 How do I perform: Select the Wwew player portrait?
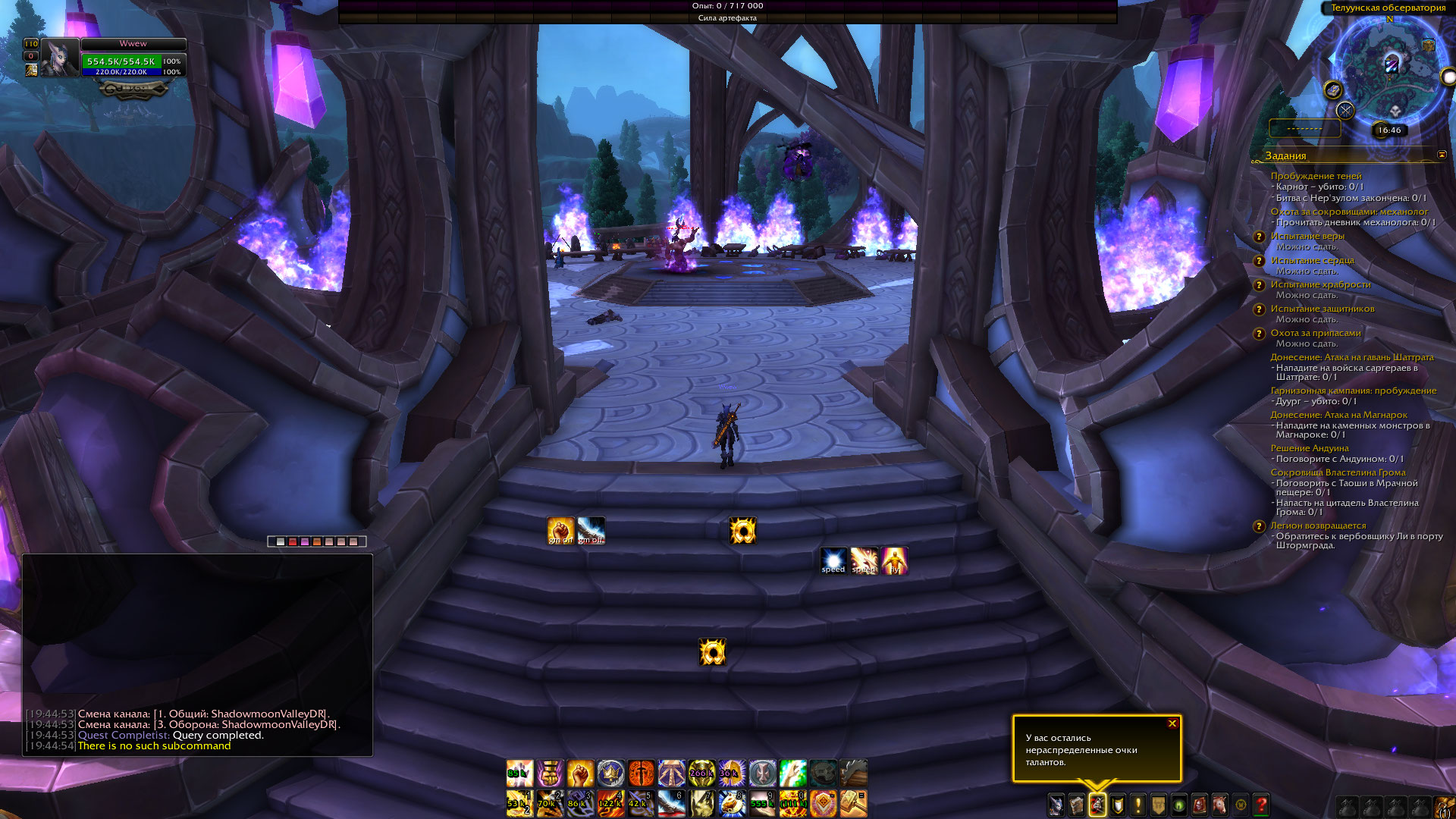pos(60,58)
